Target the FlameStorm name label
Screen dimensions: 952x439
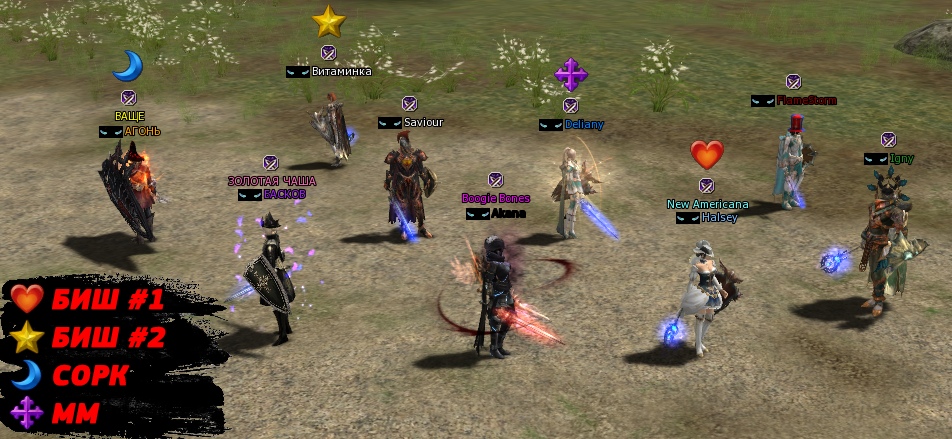806,101
